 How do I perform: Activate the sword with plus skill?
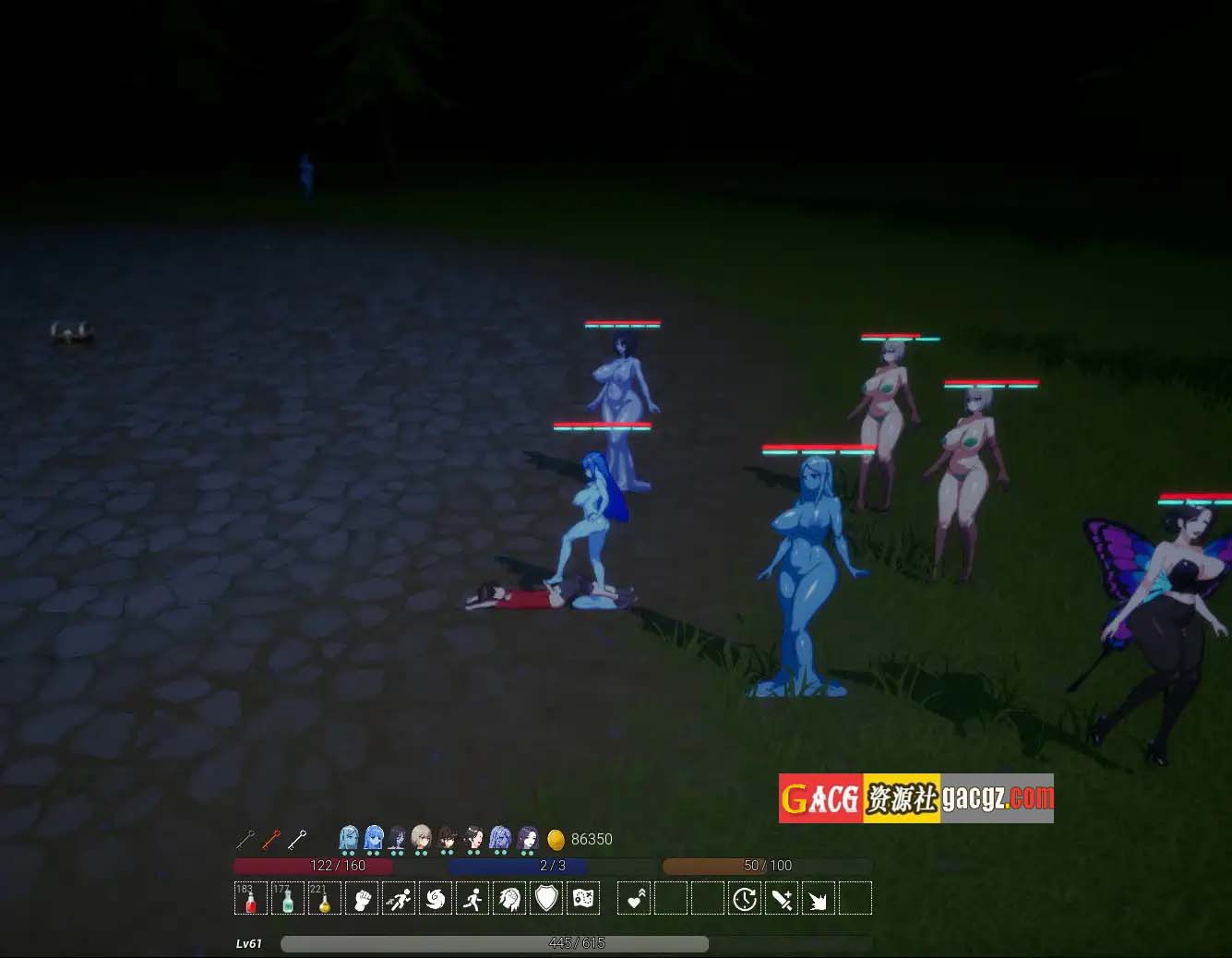coord(782,898)
